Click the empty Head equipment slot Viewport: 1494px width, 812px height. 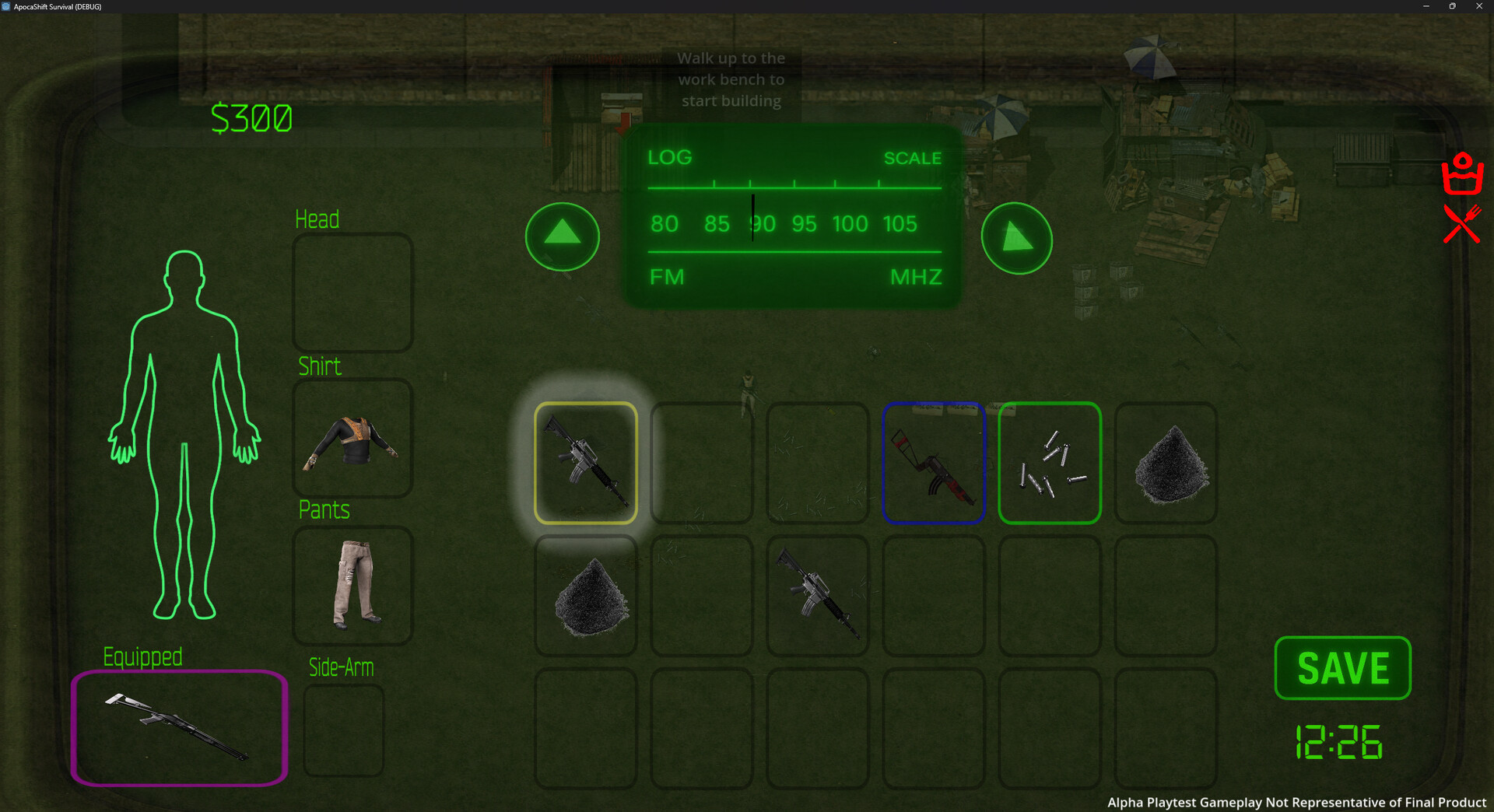tap(352, 293)
